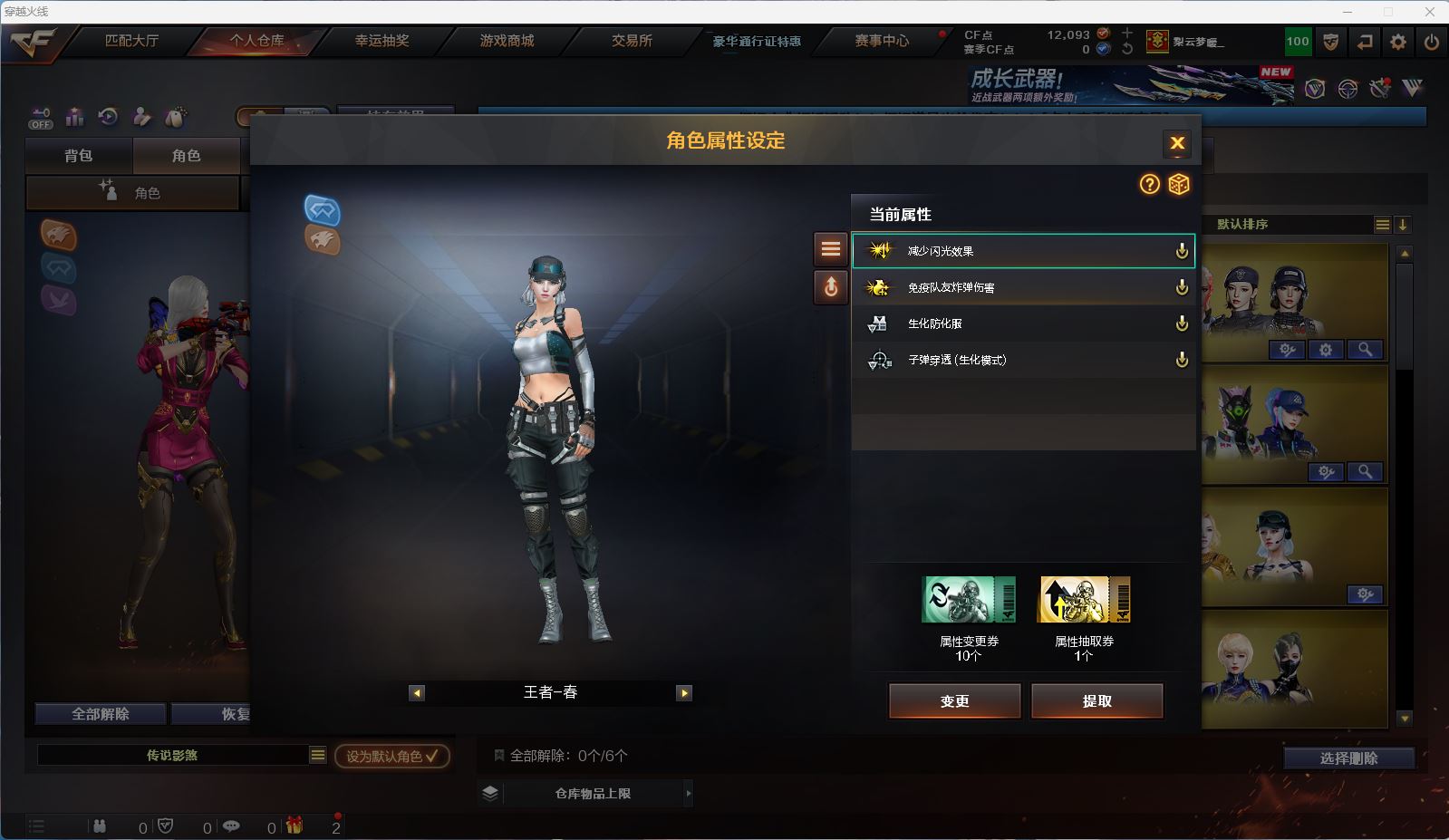1449x840 pixels.
Task: Click the orange cube icon
Action: (x=1178, y=185)
